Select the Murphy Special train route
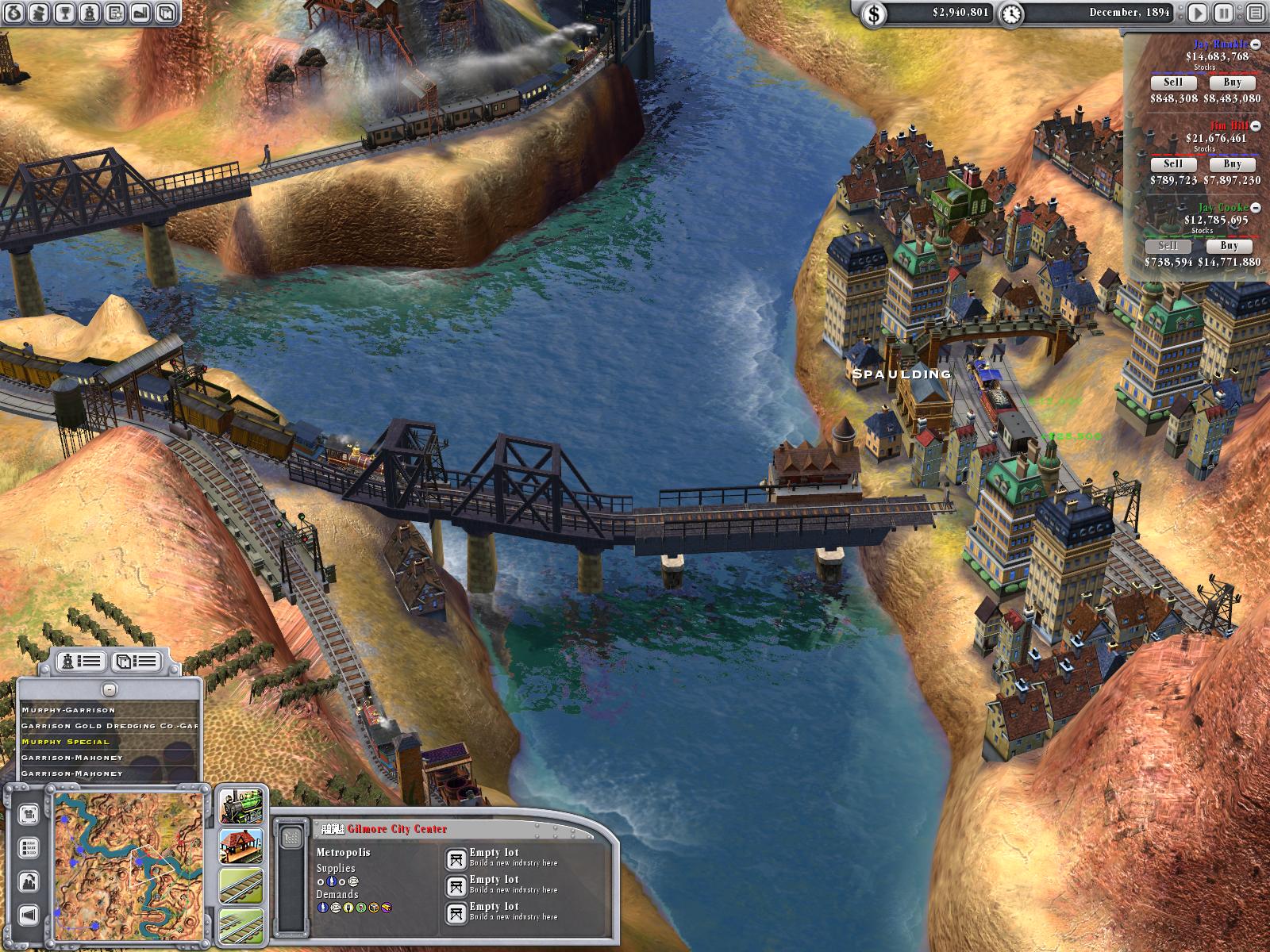The height and width of the screenshot is (952, 1270). click(x=65, y=742)
